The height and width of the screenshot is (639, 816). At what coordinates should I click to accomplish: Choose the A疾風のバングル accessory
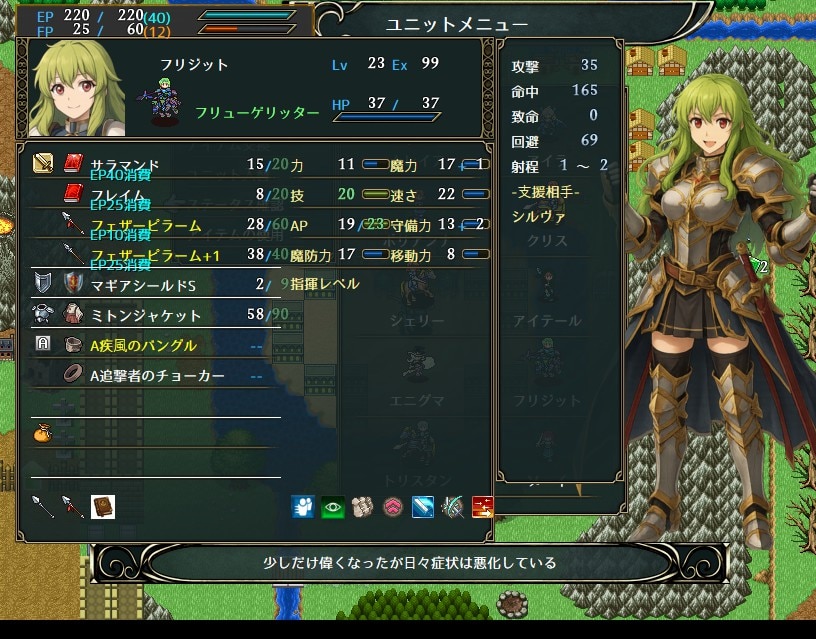pos(143,345)
